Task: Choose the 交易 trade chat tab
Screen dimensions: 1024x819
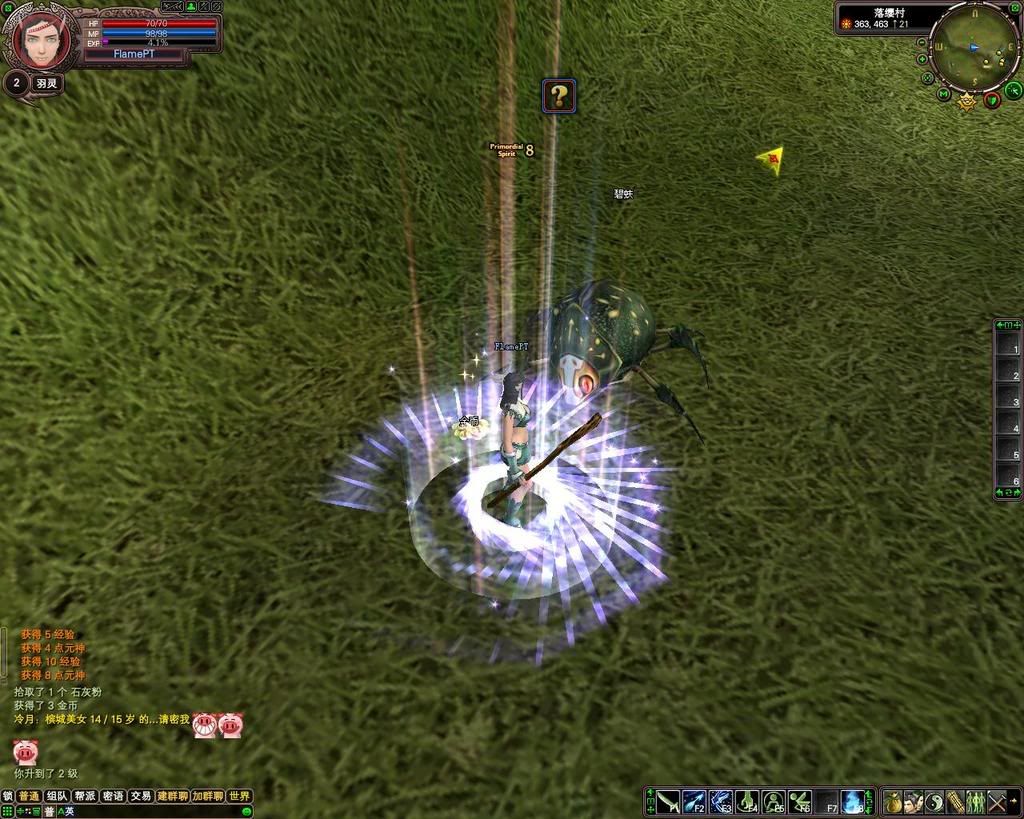Action: 141,796
